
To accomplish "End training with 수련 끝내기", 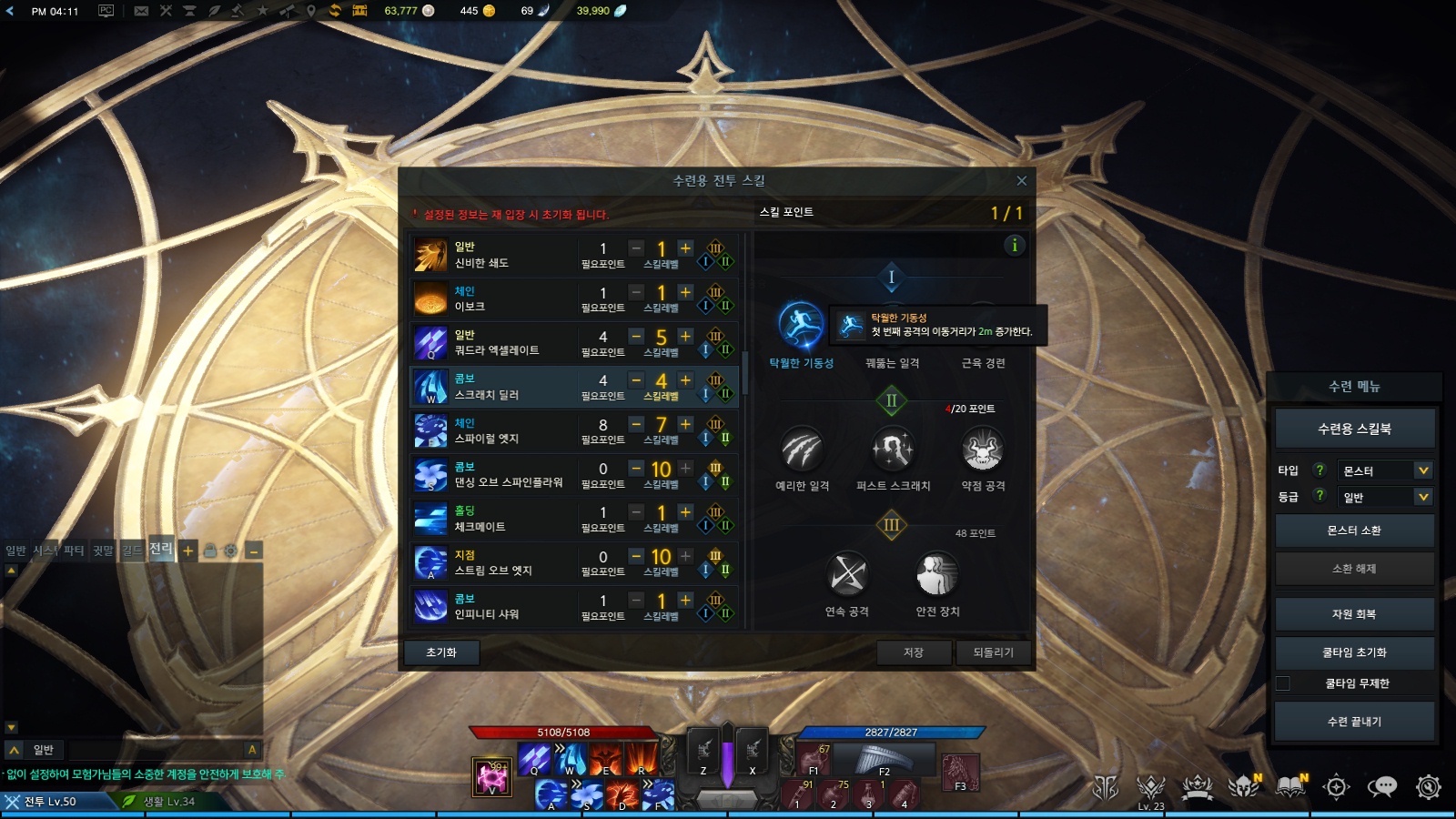I will click(x=1354, y=722).
